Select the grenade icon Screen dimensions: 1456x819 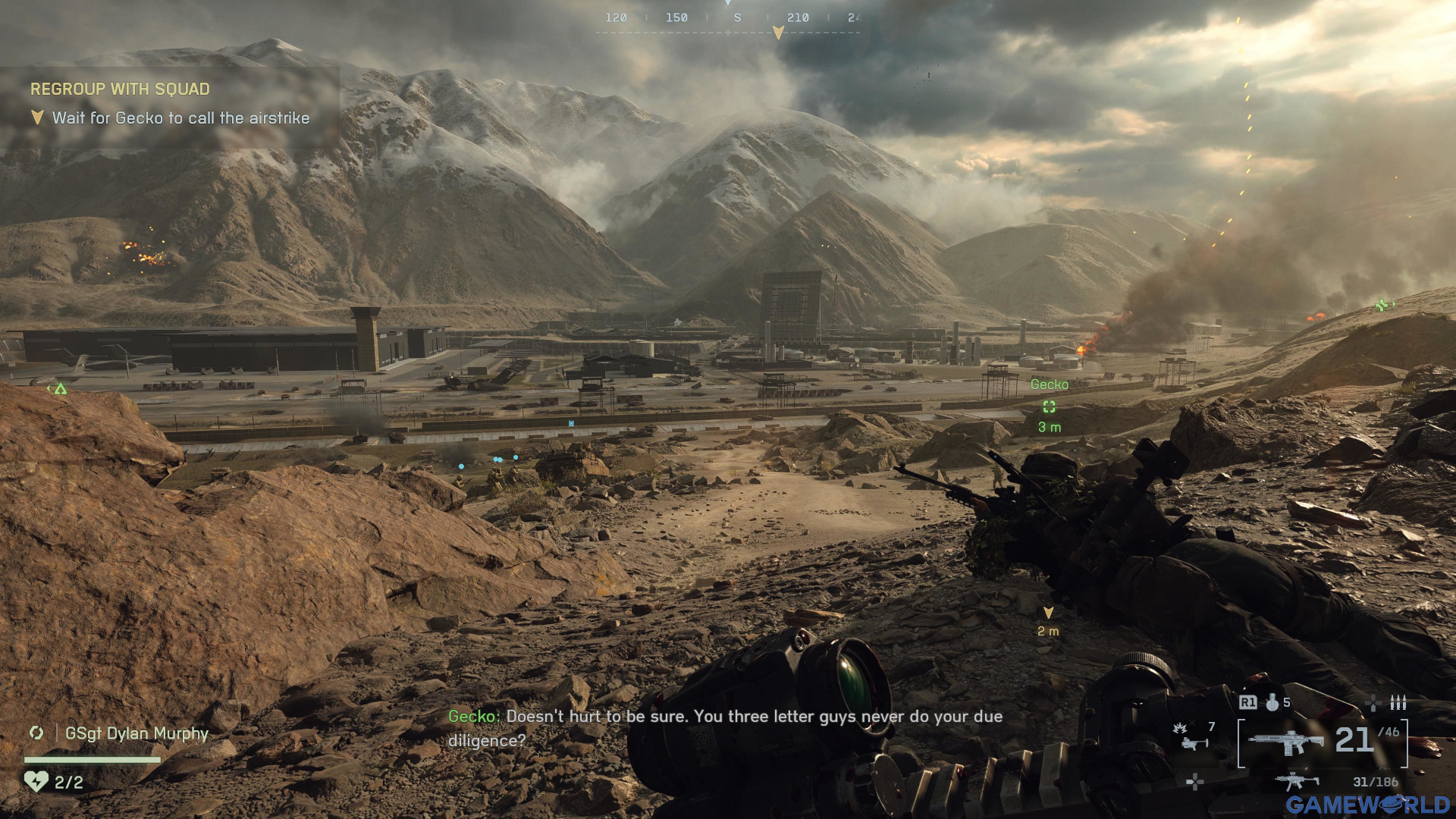1272,703
